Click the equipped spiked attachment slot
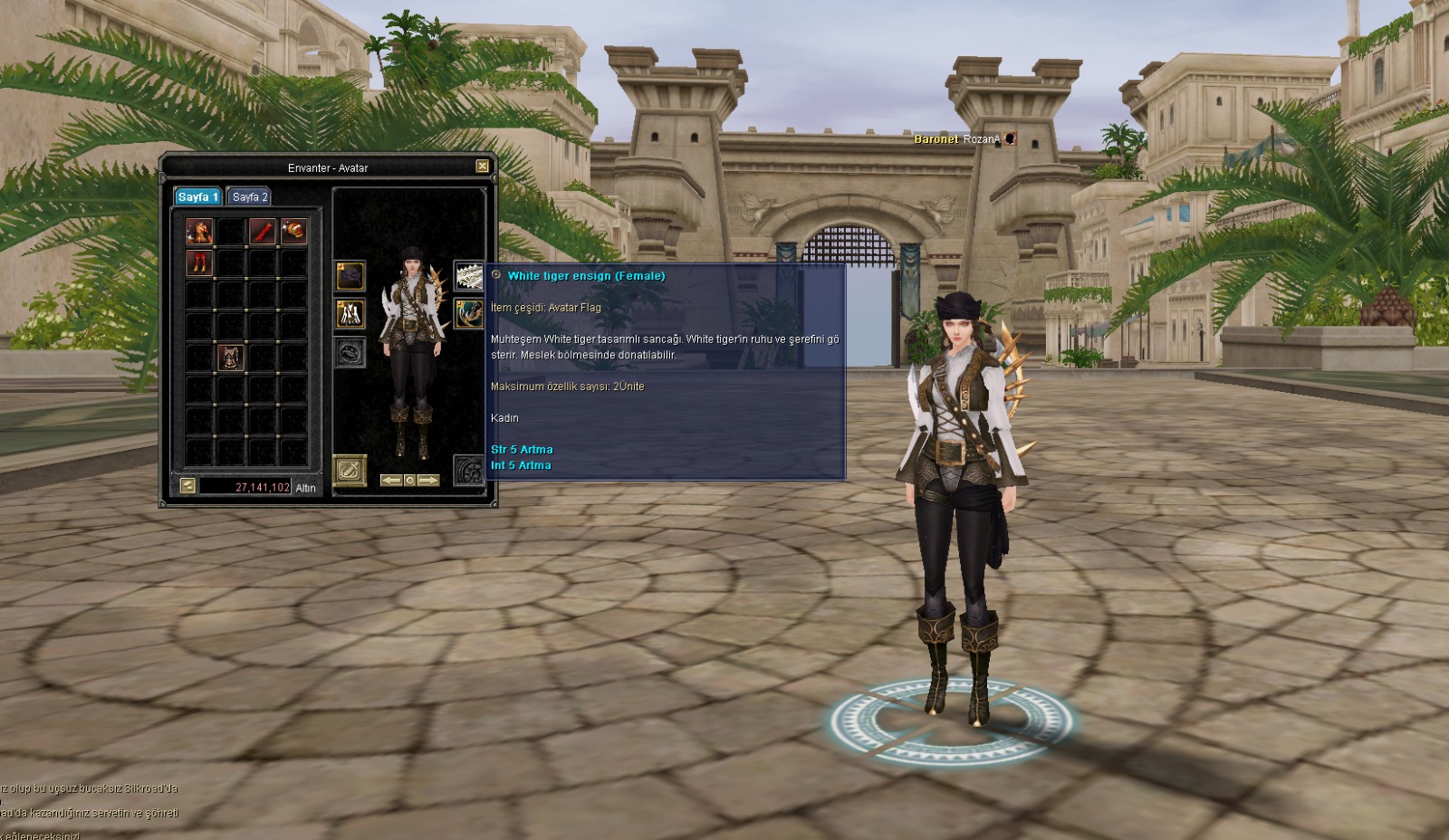 pos(468,313)
